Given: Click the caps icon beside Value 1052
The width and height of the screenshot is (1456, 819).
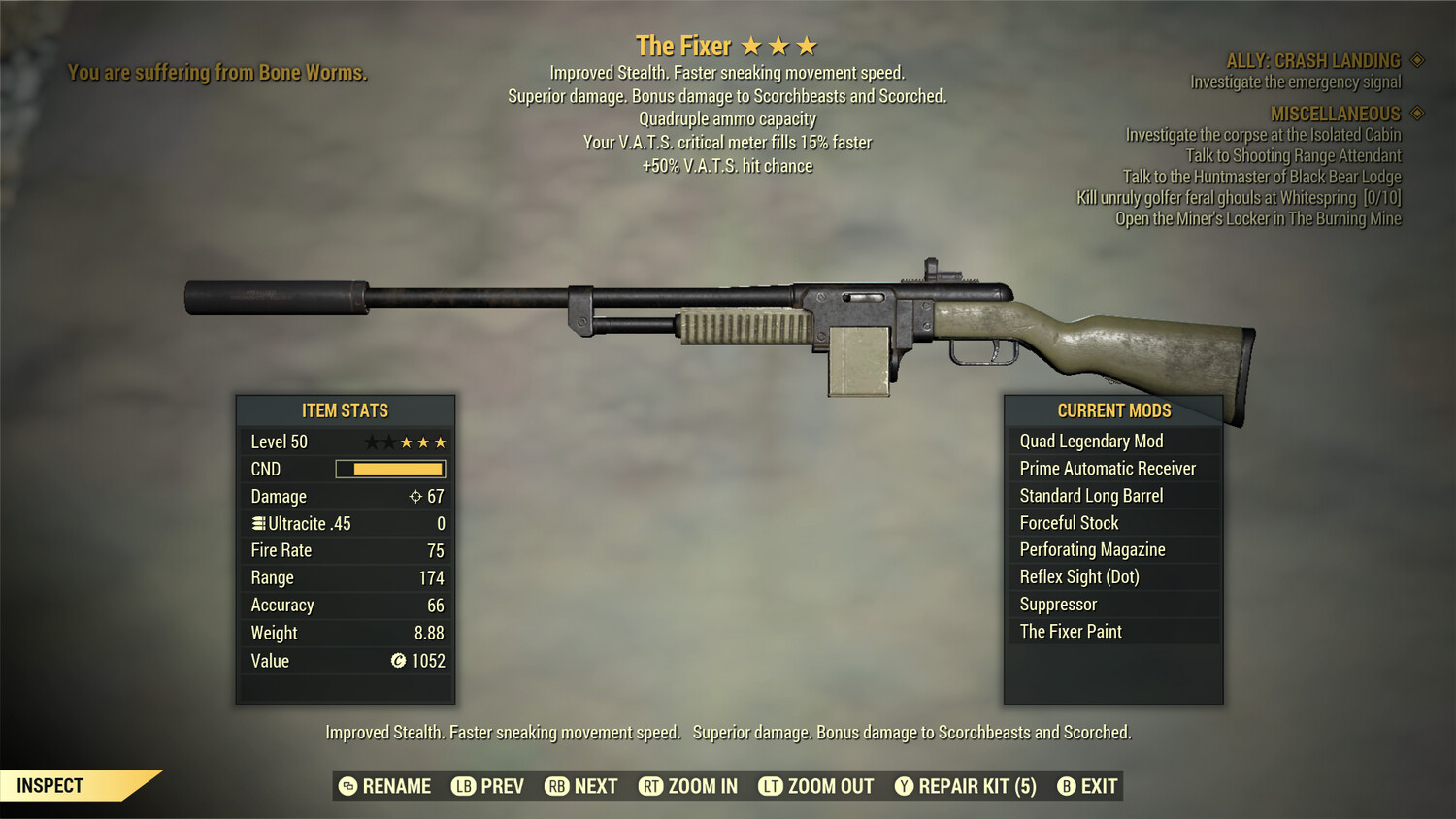Looking at the screenshot, I should pyautogui.click(x=397, y=662).
